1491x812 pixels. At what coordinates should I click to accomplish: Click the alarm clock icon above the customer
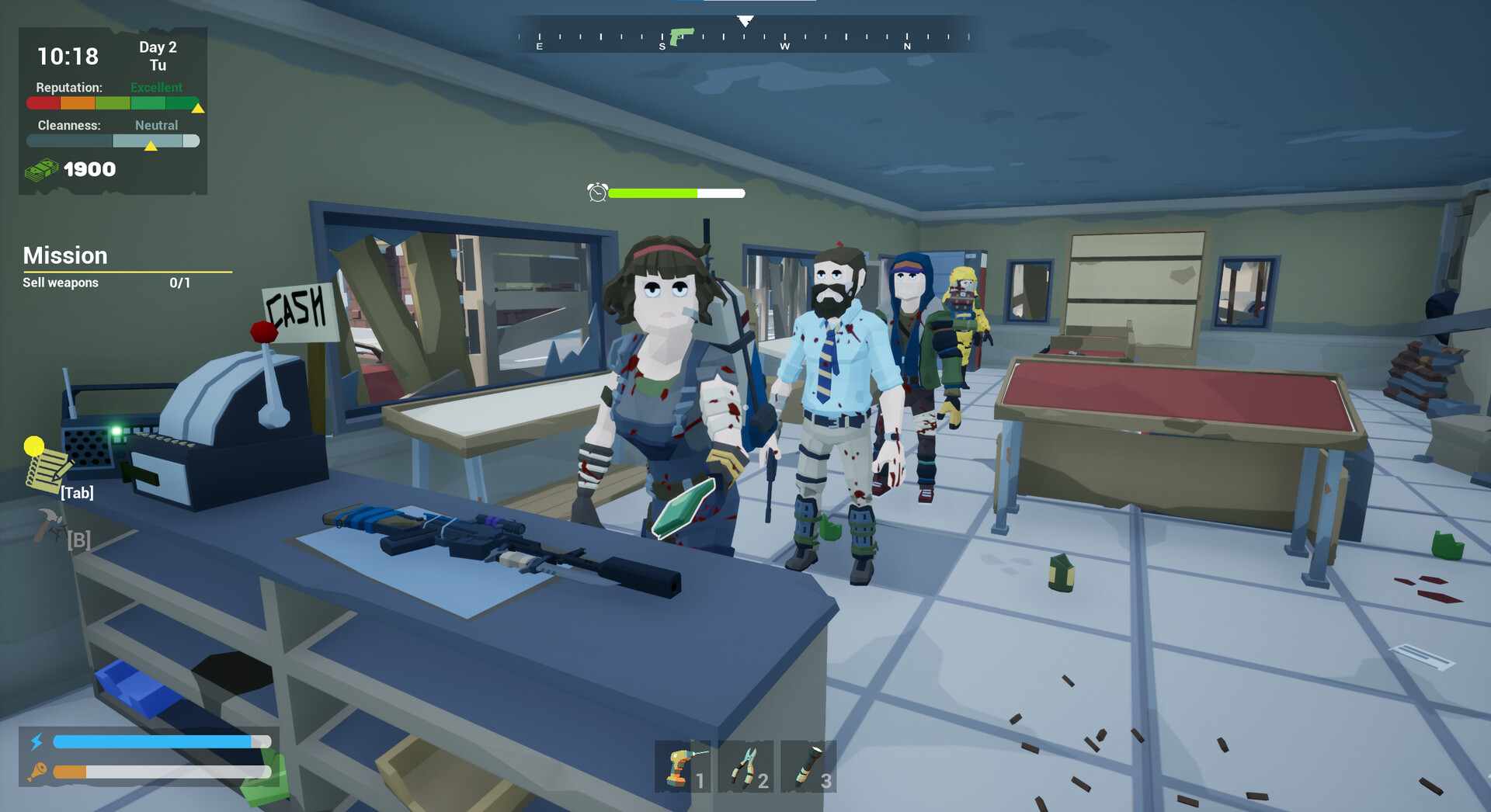tap(596, 193)
